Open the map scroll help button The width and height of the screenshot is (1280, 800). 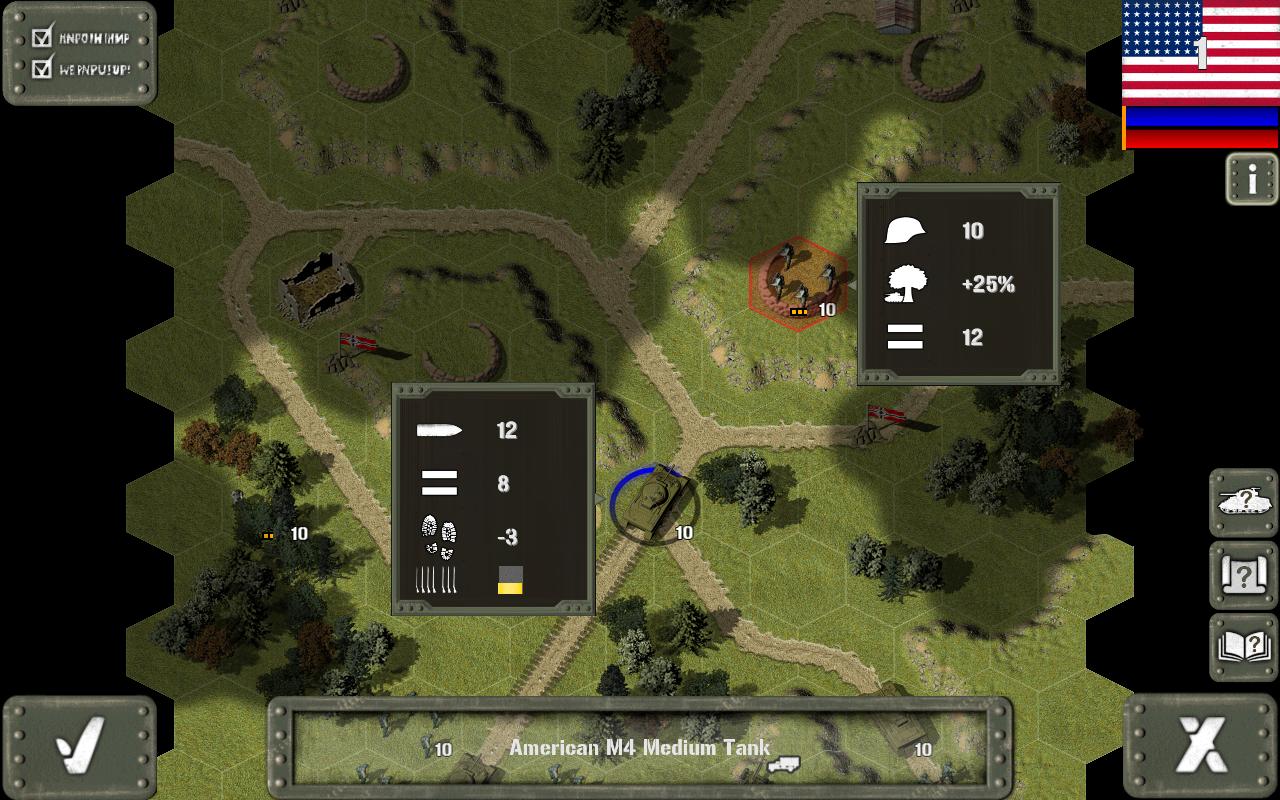click(x=1244, y=575)
